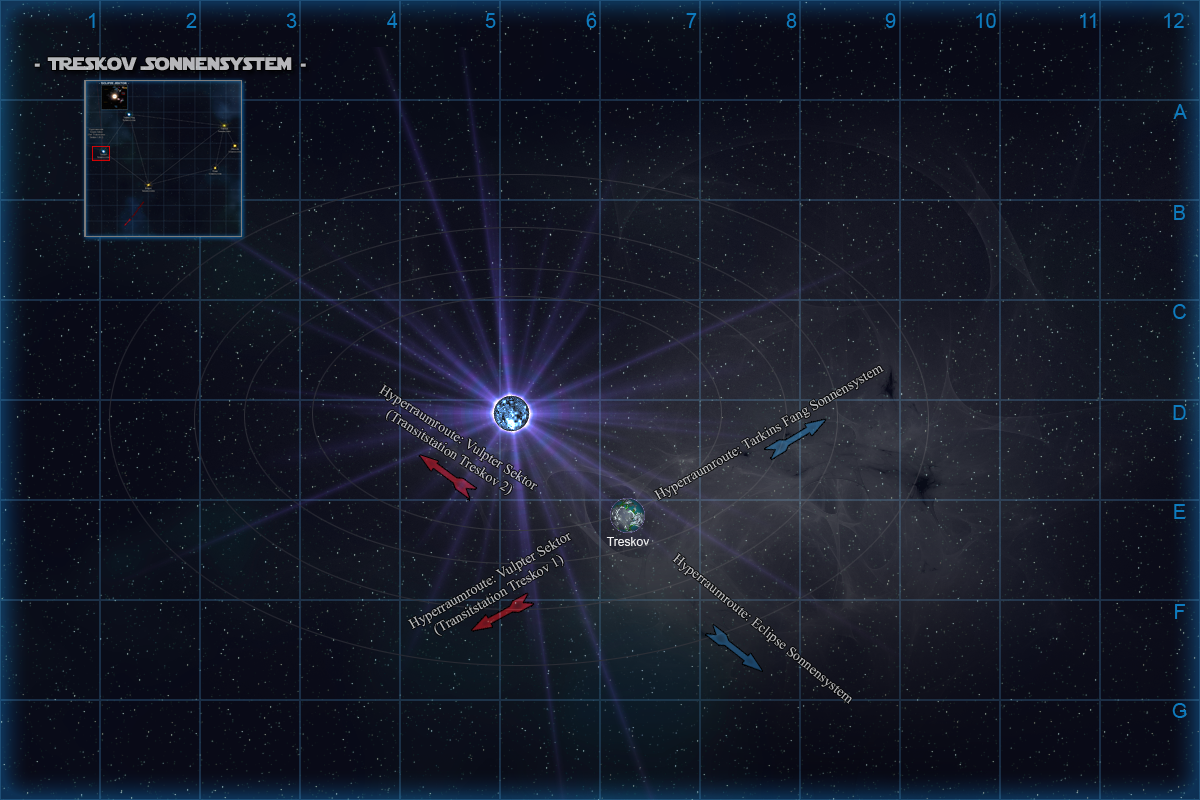Take the red arrow to Transitstation Treskov 2
Screen dimensions: 1200x800
[x=447, y=476]
